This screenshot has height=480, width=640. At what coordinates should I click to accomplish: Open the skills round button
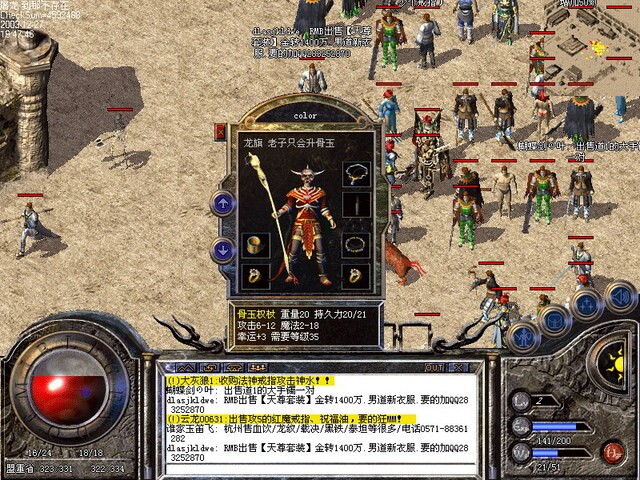(586, 303)
